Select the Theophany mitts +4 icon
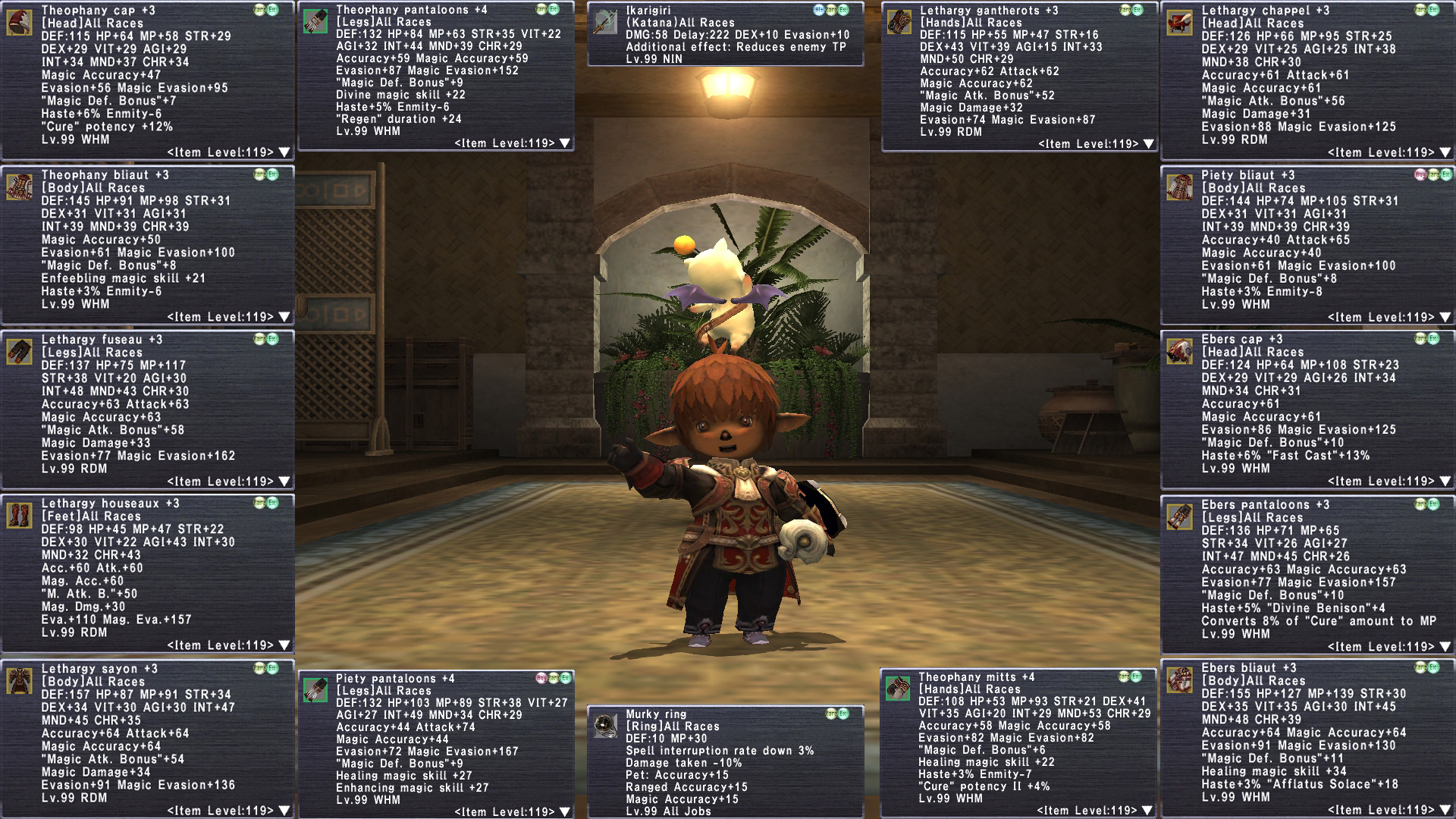The image size is (1456, 819). click(x=898, y=689)
